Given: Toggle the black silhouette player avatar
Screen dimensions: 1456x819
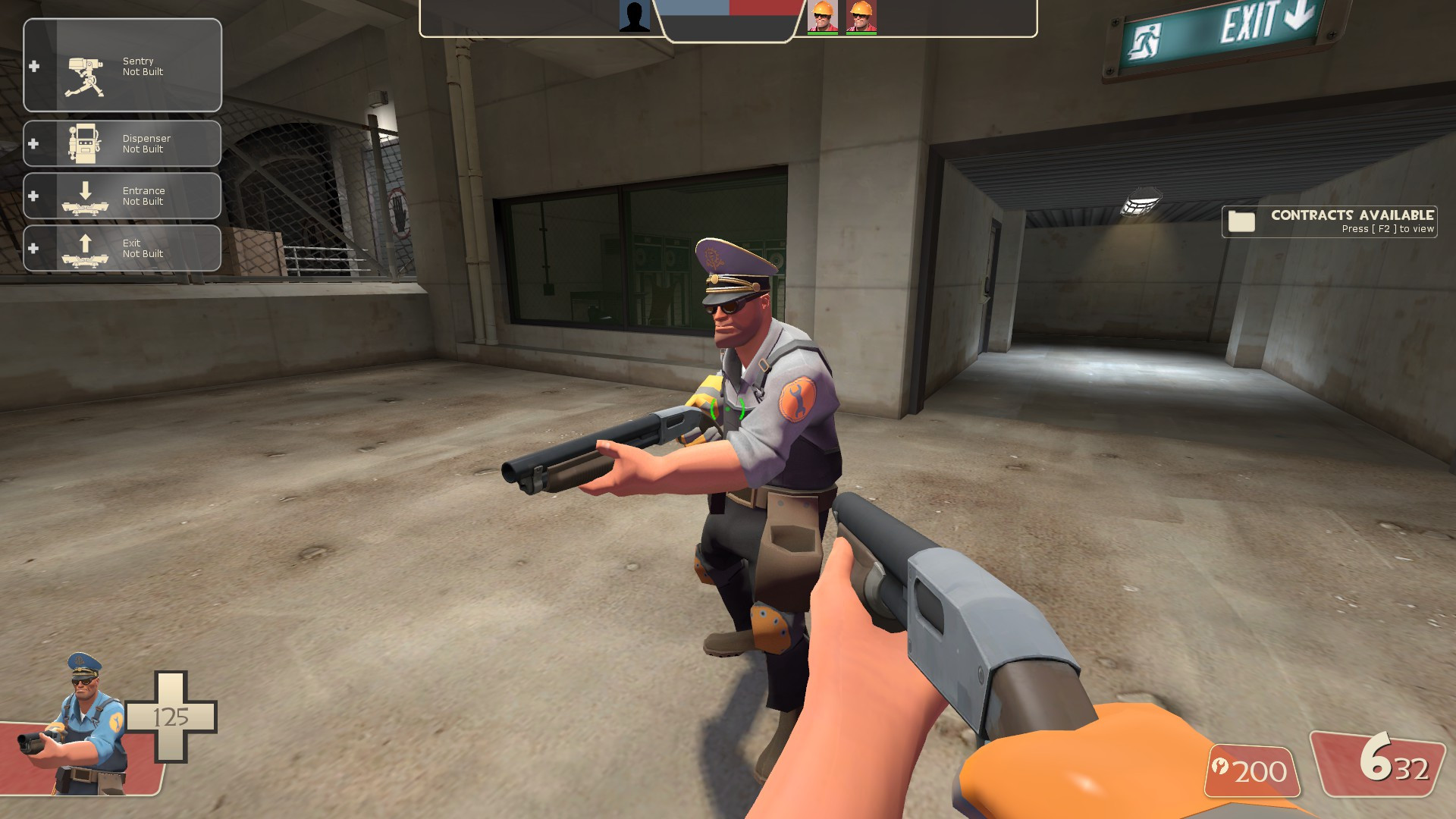Looking at the screenshot, I should (x=635, y=17).
